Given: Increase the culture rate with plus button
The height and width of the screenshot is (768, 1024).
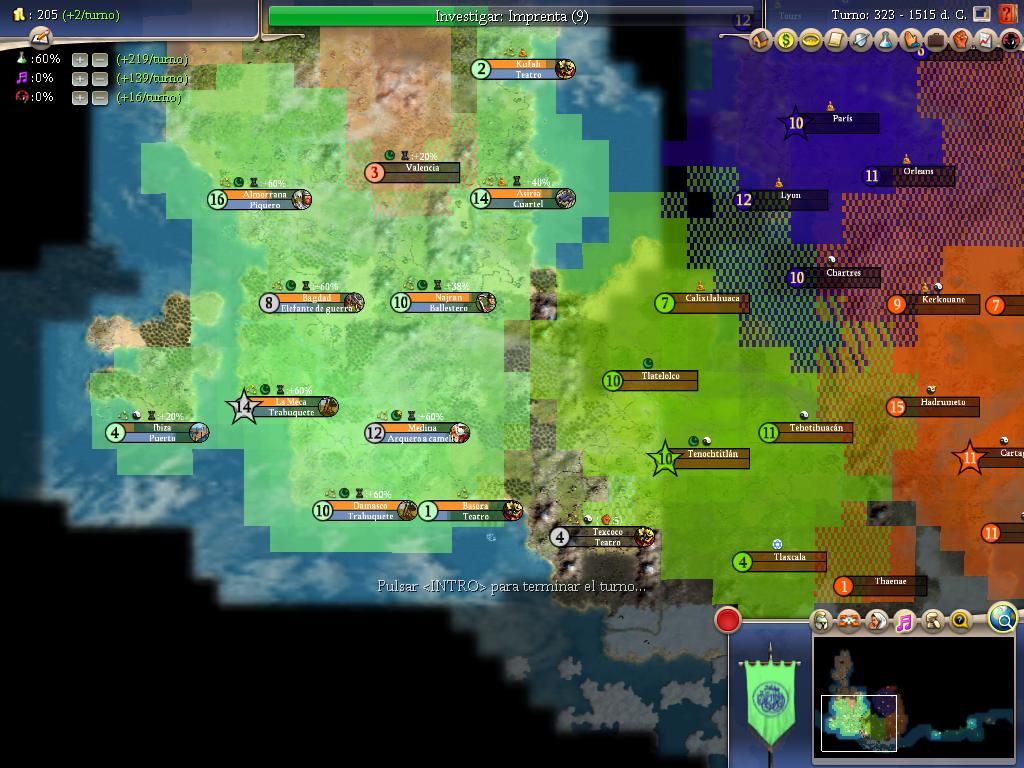Looking at the screenshot, I should click(x=80, y=78).
